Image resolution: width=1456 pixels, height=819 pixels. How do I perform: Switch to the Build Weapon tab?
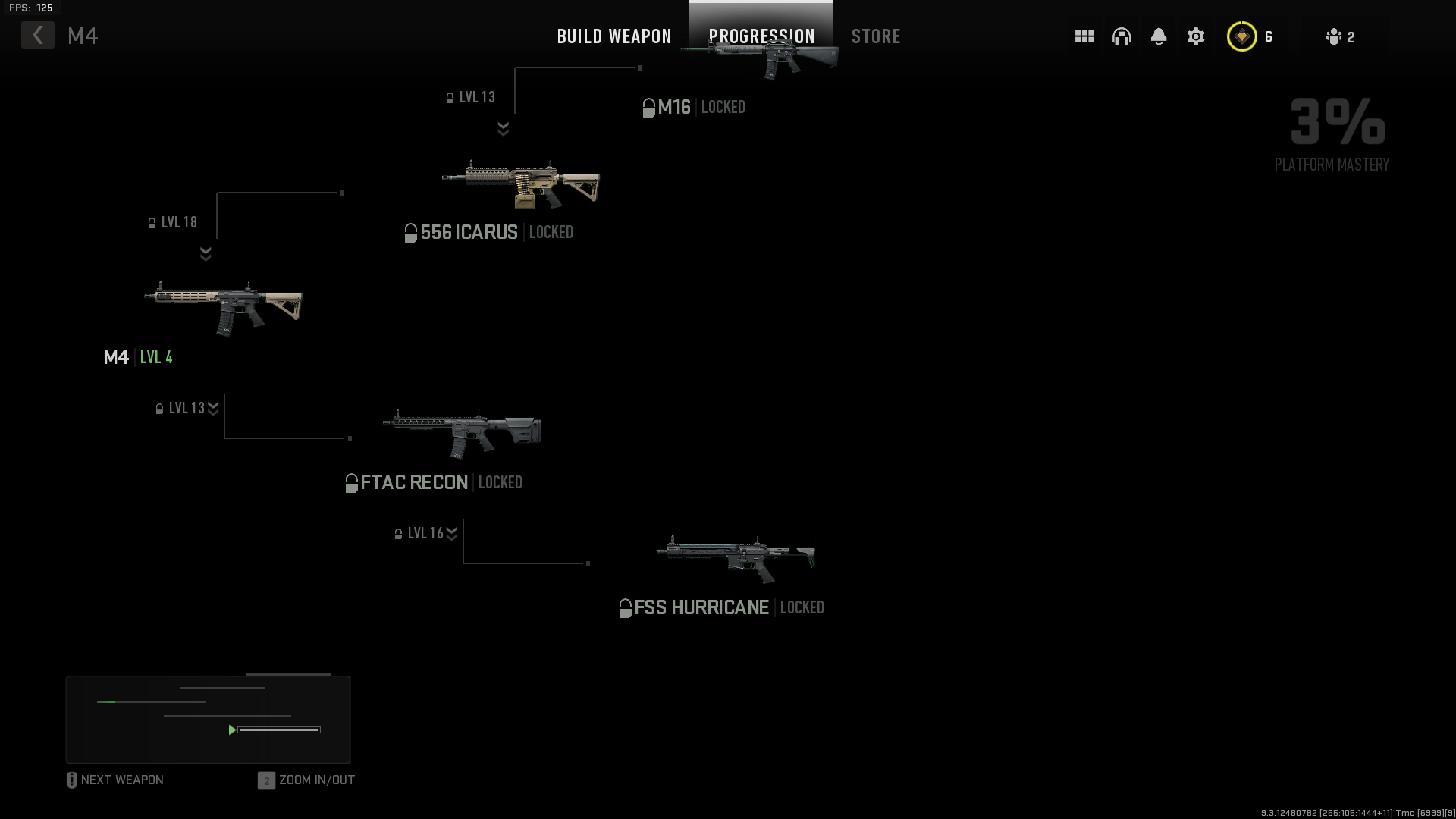[x=613, y=36]
